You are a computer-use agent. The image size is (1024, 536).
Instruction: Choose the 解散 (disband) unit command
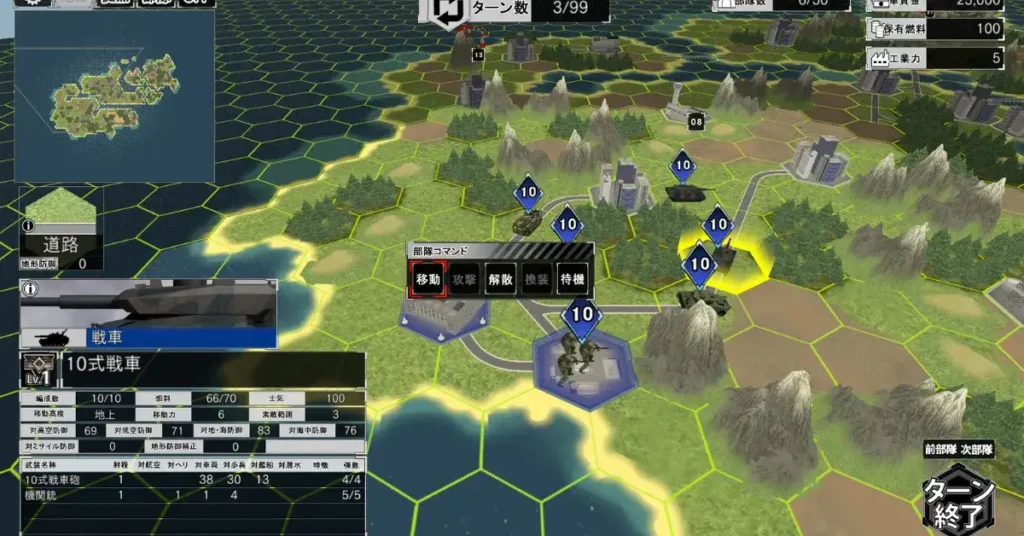[x=500, y=280]
